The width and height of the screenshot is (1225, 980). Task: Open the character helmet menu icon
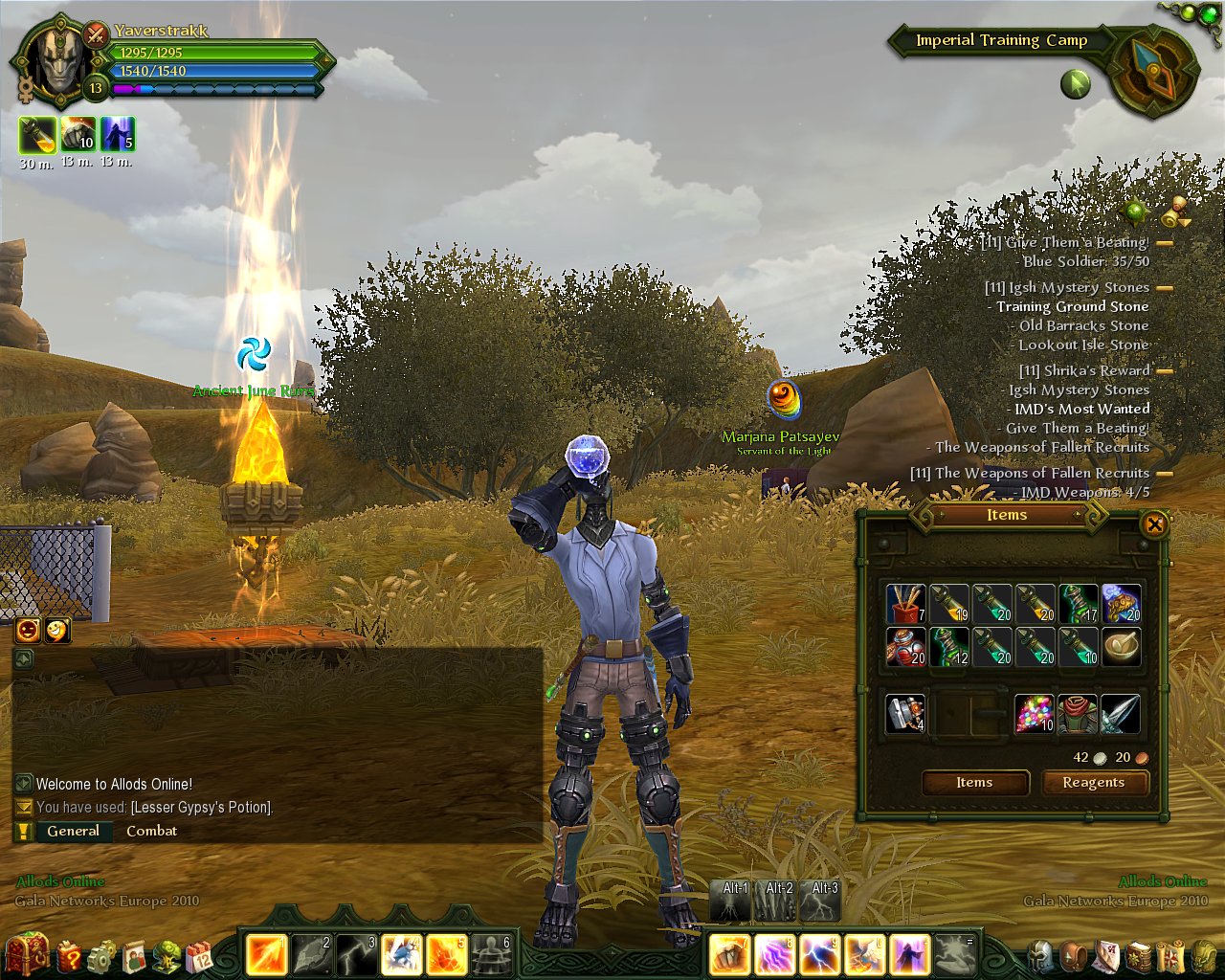pyautogui.click(x=1041, y=955)
